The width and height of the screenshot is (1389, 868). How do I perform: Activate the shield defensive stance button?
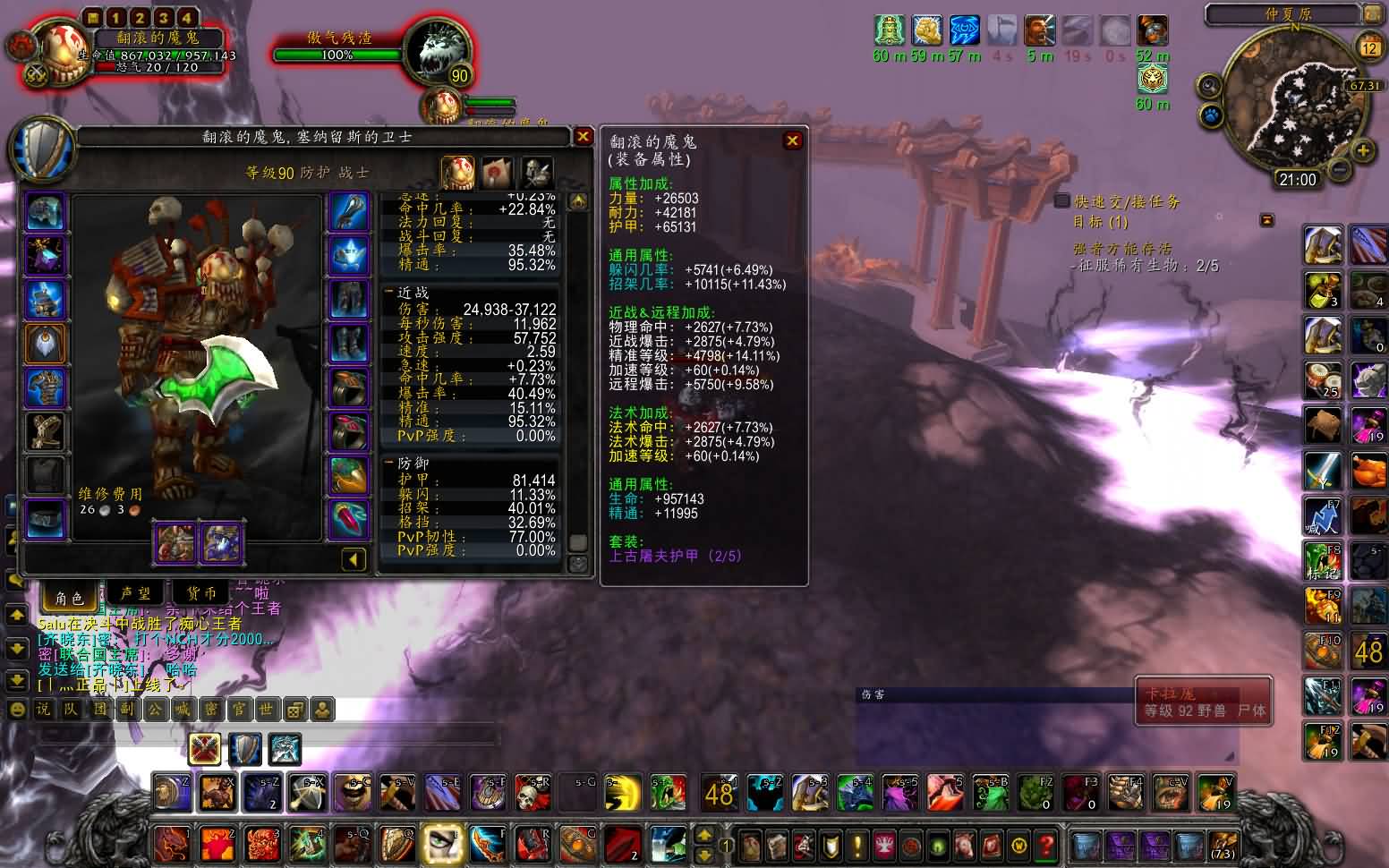click(x=244, y=748)
